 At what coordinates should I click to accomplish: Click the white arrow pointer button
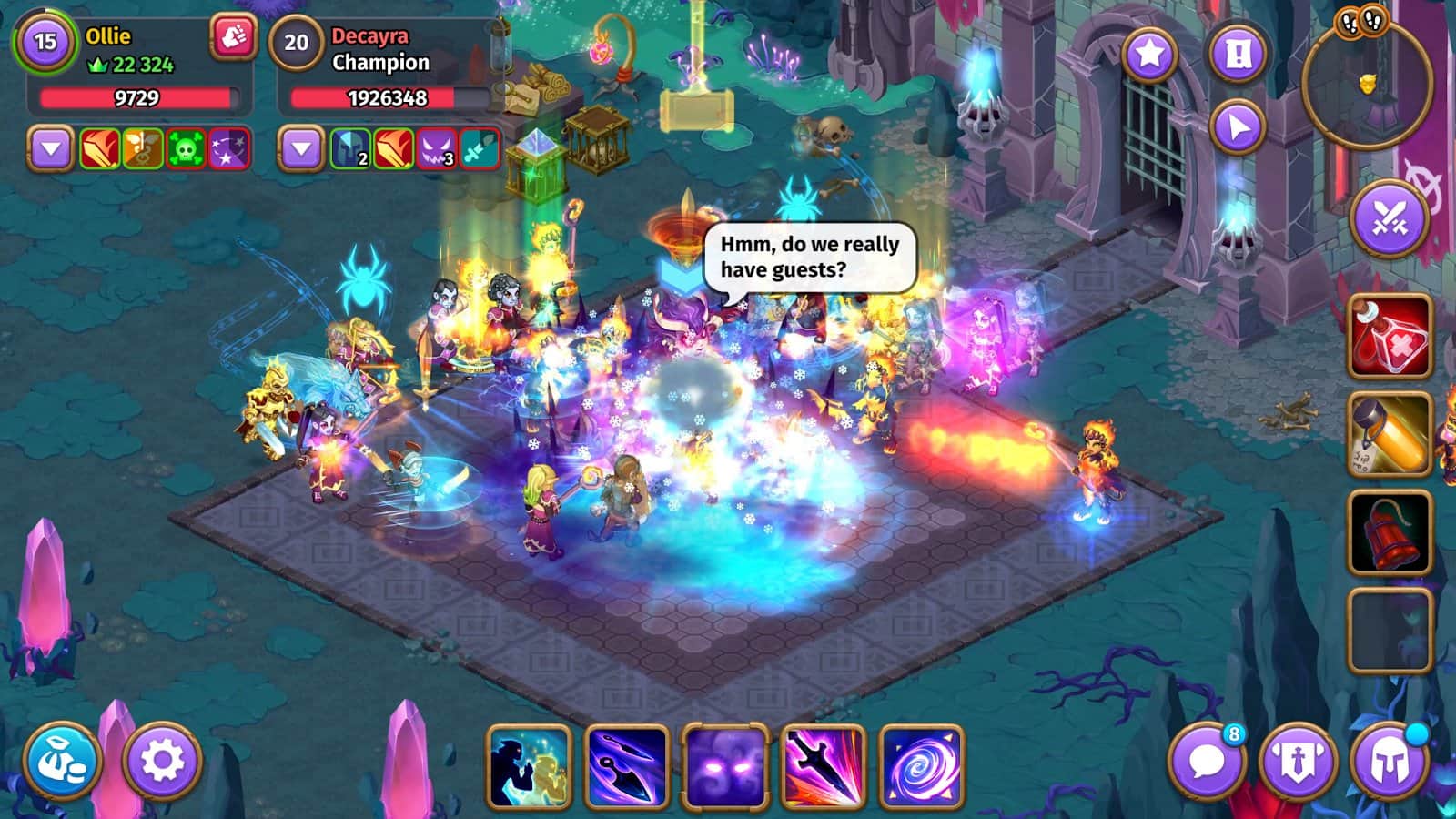tap(1238, 127)
